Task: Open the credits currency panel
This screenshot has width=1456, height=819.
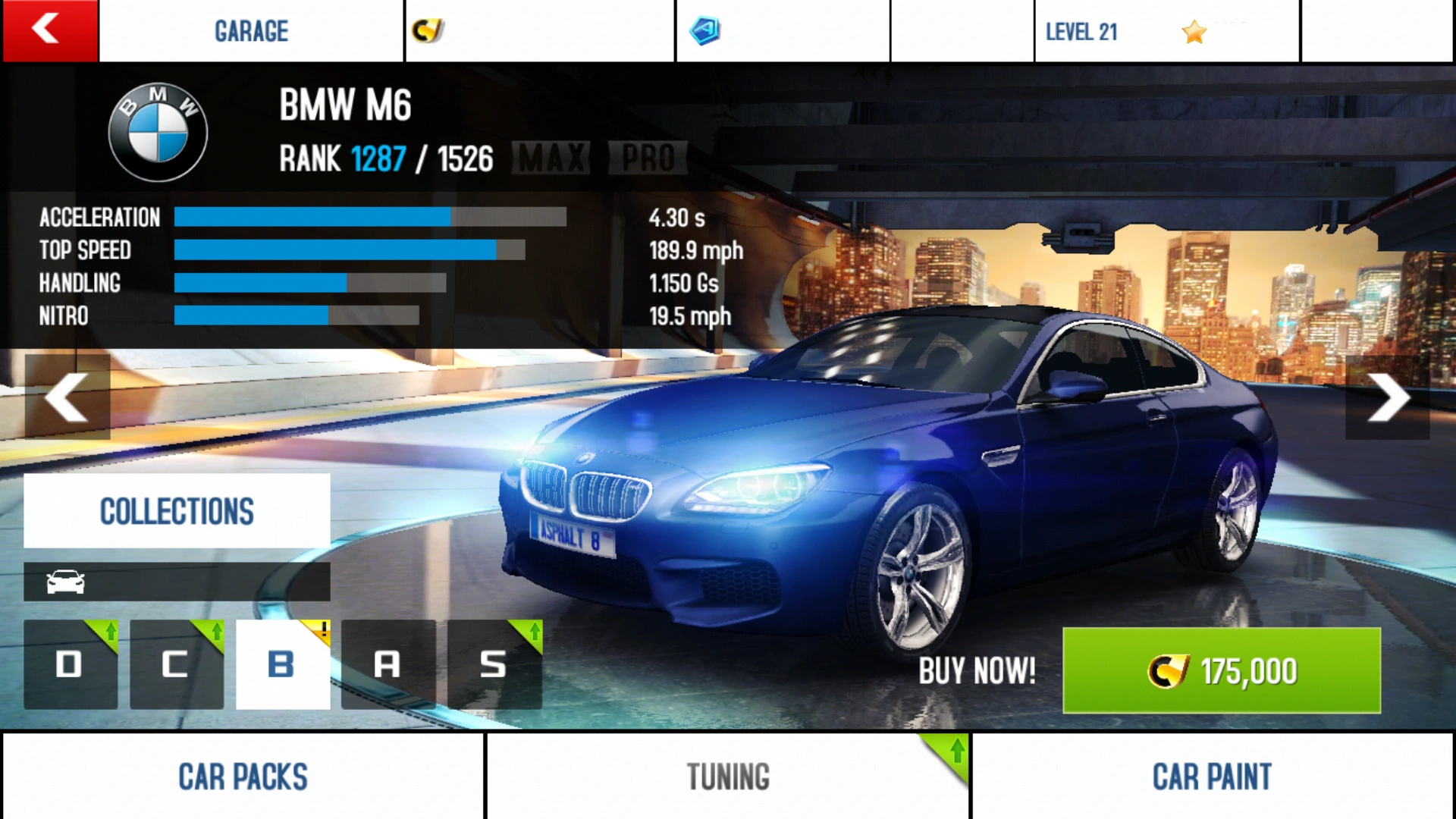Action: (x=539, y=31)
